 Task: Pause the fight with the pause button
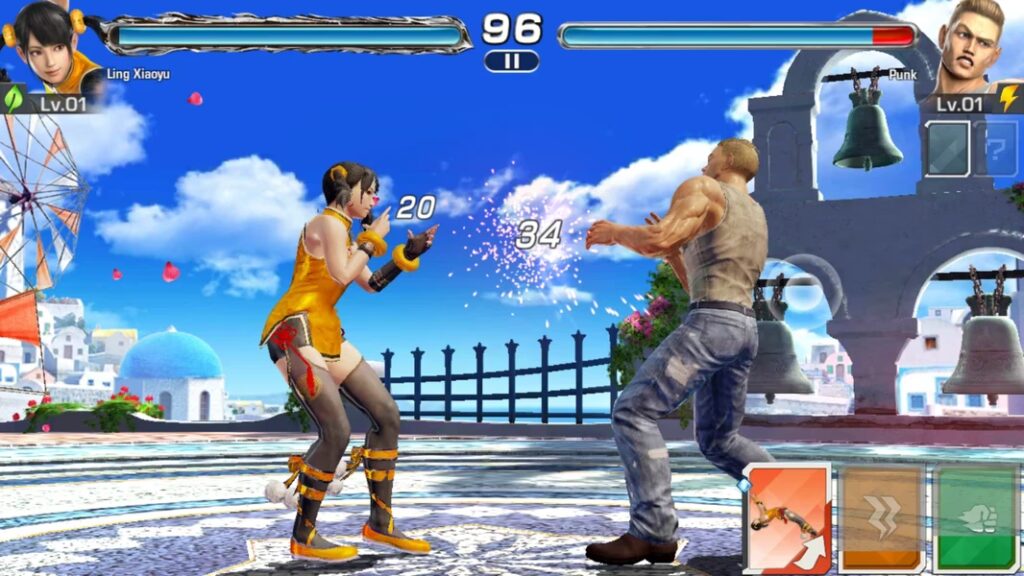pos(511,61)
